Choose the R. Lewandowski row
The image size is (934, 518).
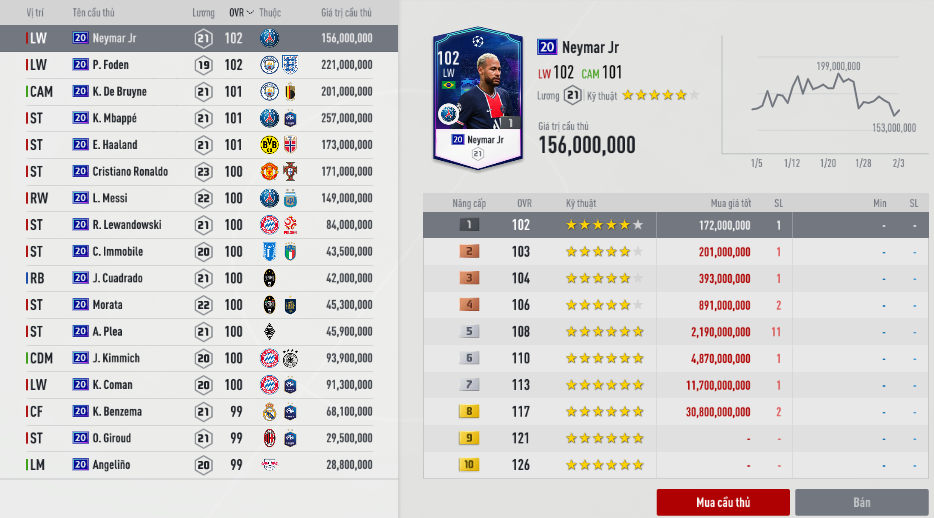coord(200,225)
